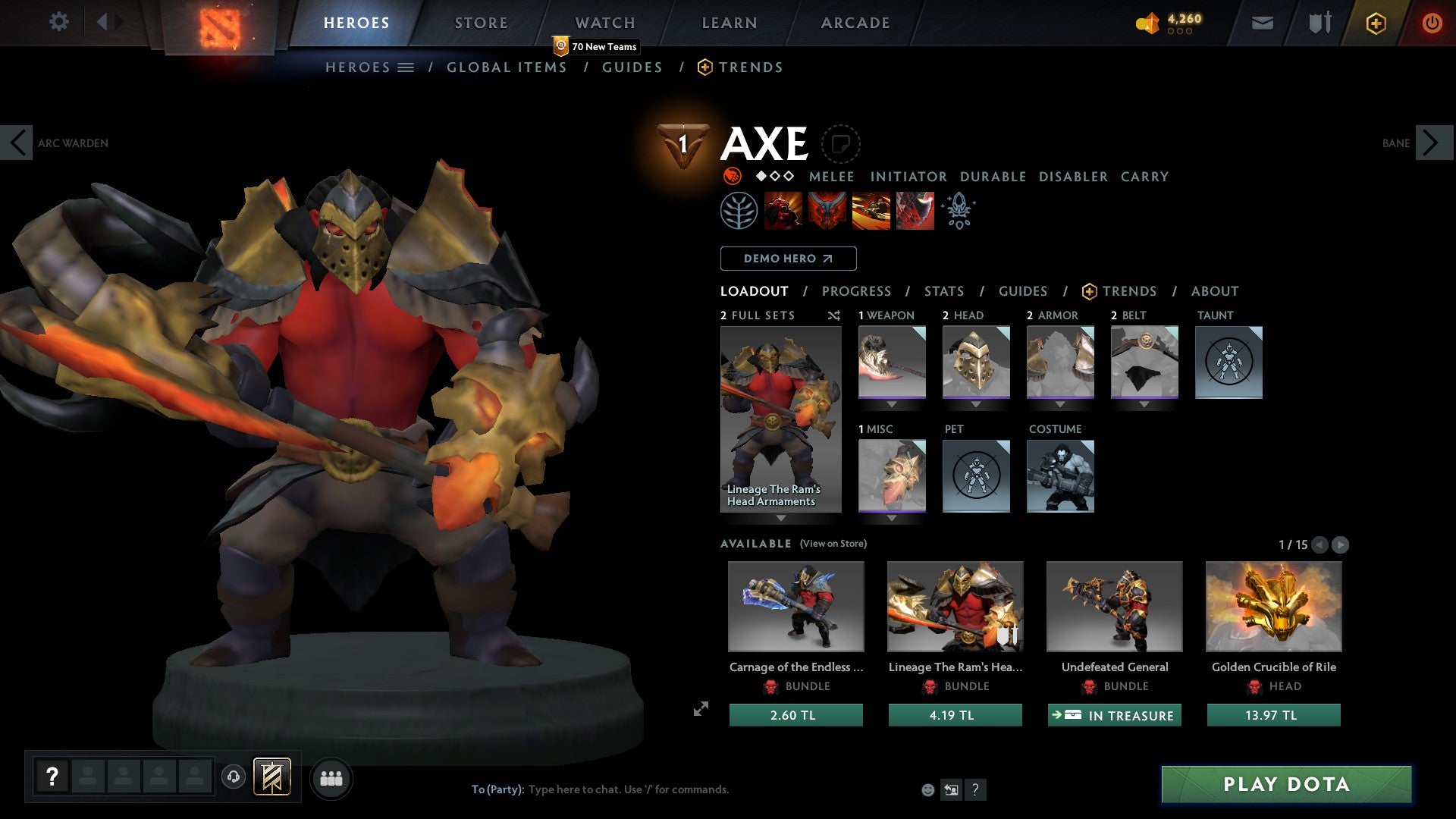This screenshot has width=1456, height=819.
Task: Expand the Heroes hamburger menu
Action: (x=406, y=67)
